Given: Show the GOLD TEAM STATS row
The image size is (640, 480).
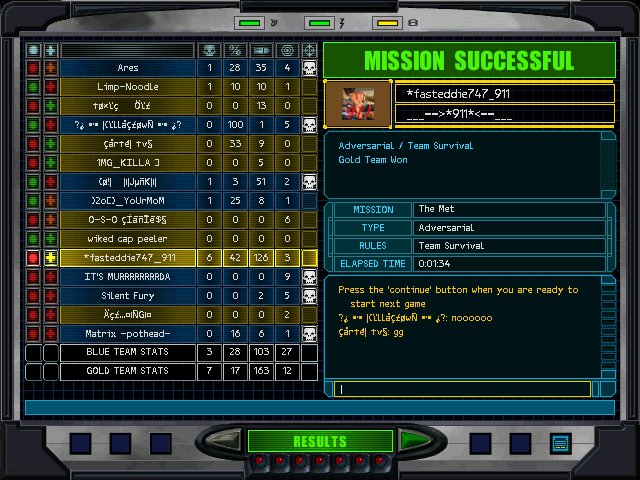Looking at the screenshot, I should [x=128, y=372].
